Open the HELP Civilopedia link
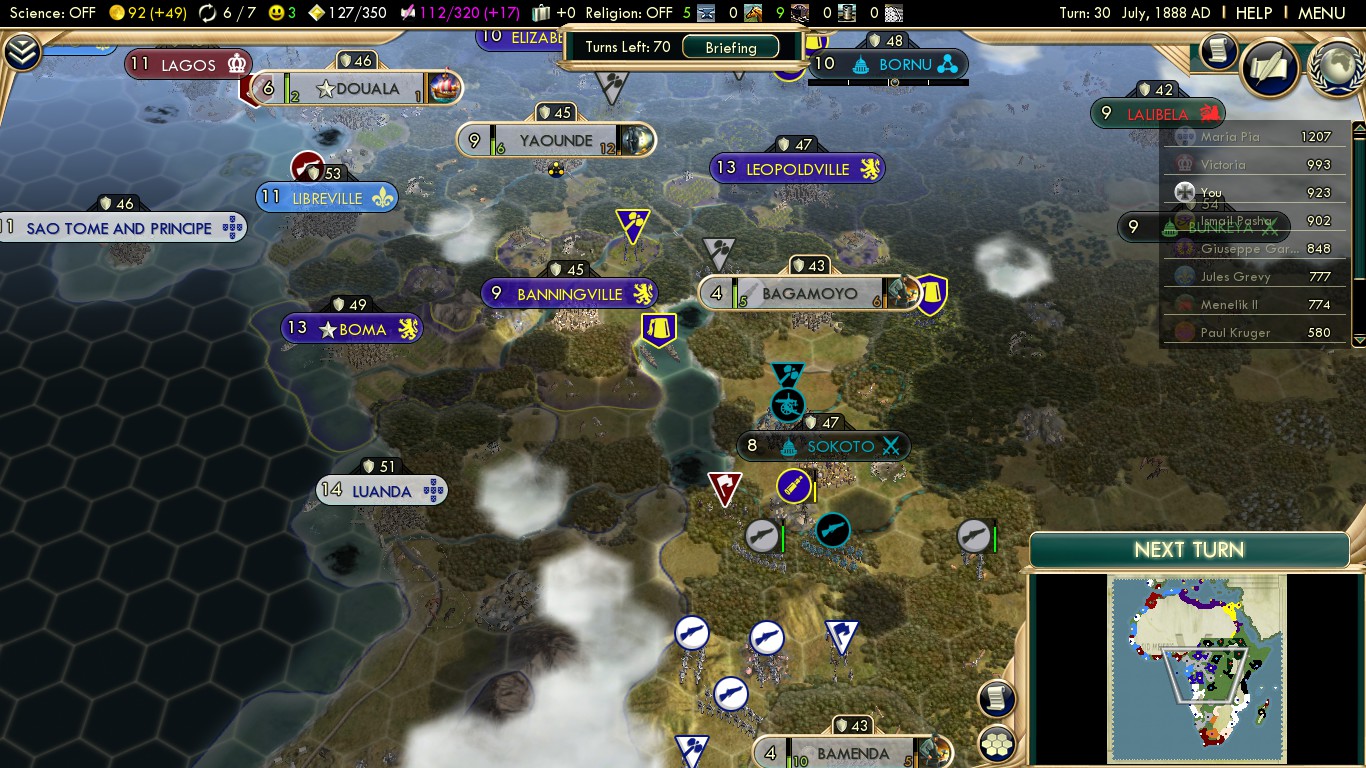Screen dimensions: 1366x768 pyautogui.click(x=1253, y=13)
